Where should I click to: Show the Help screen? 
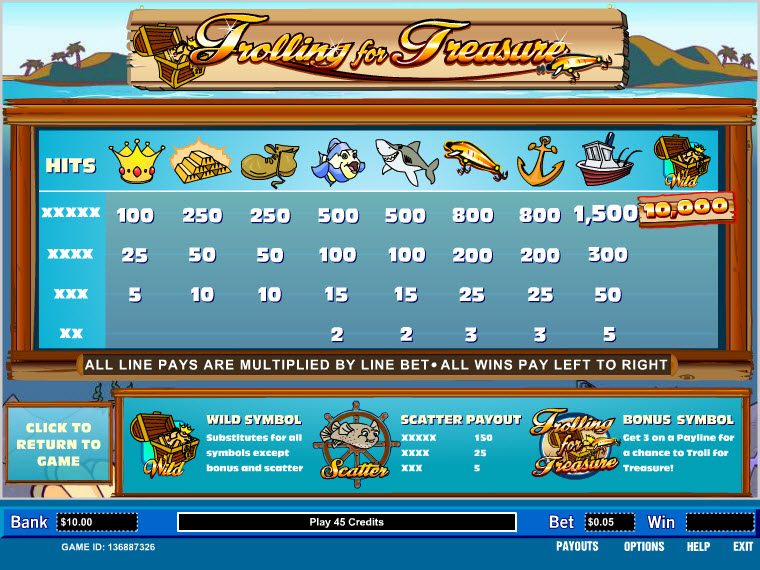click(x=698, y=547)
